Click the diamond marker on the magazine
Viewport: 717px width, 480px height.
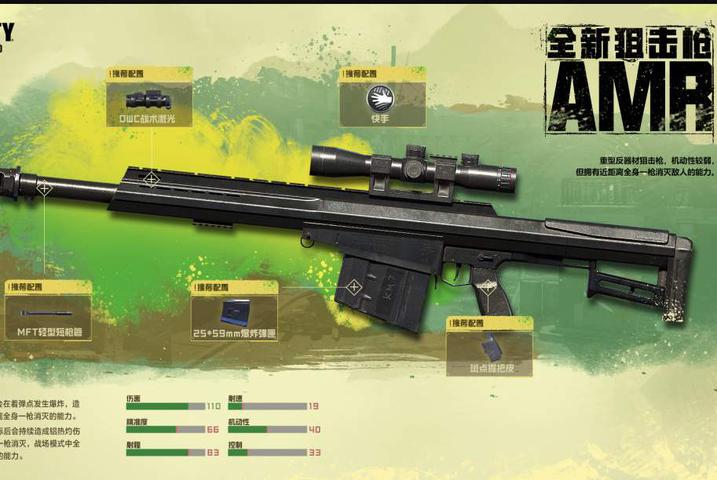coord(354,288)
